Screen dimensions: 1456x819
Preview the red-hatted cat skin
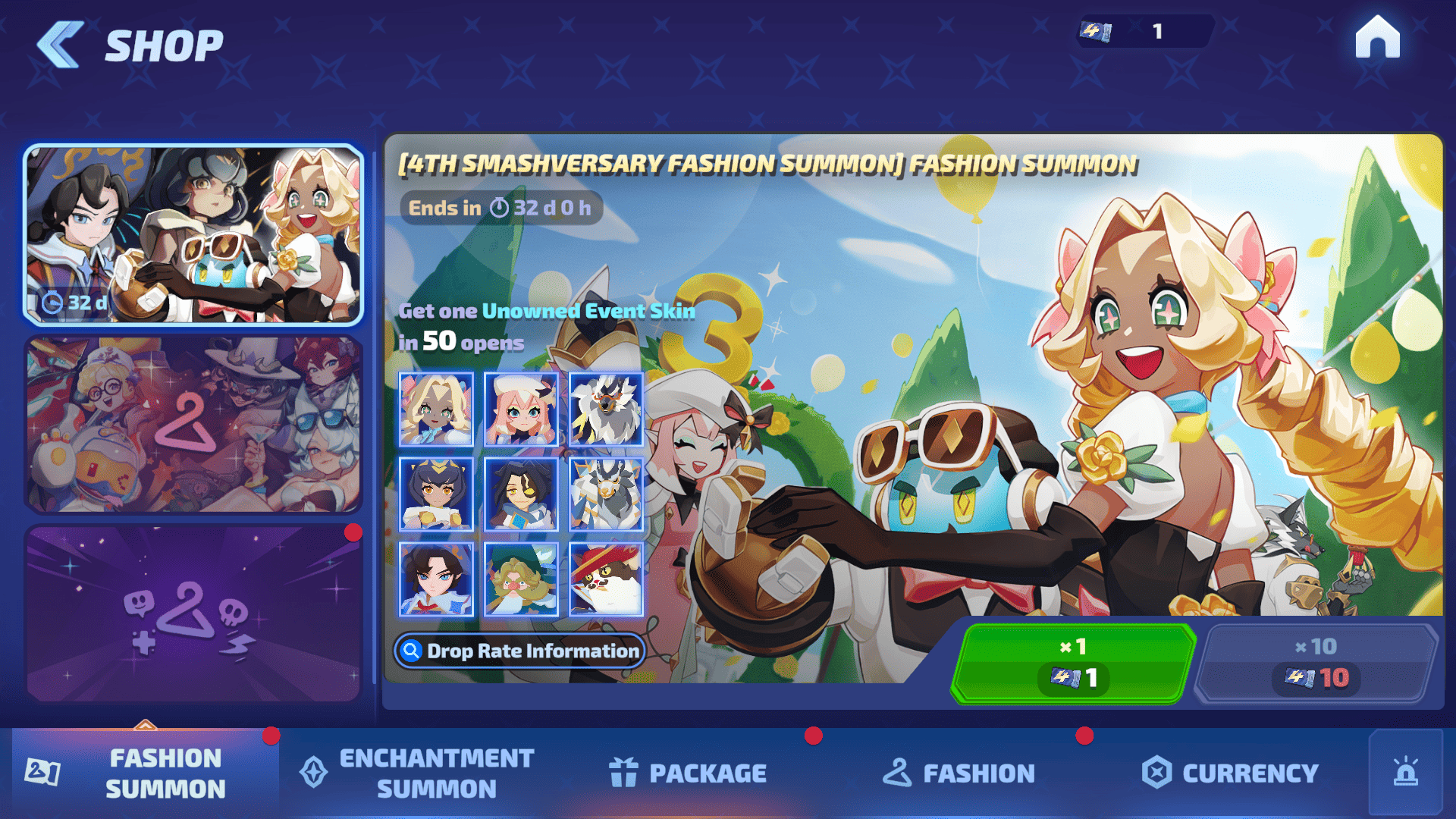click(x=606, y=579)
